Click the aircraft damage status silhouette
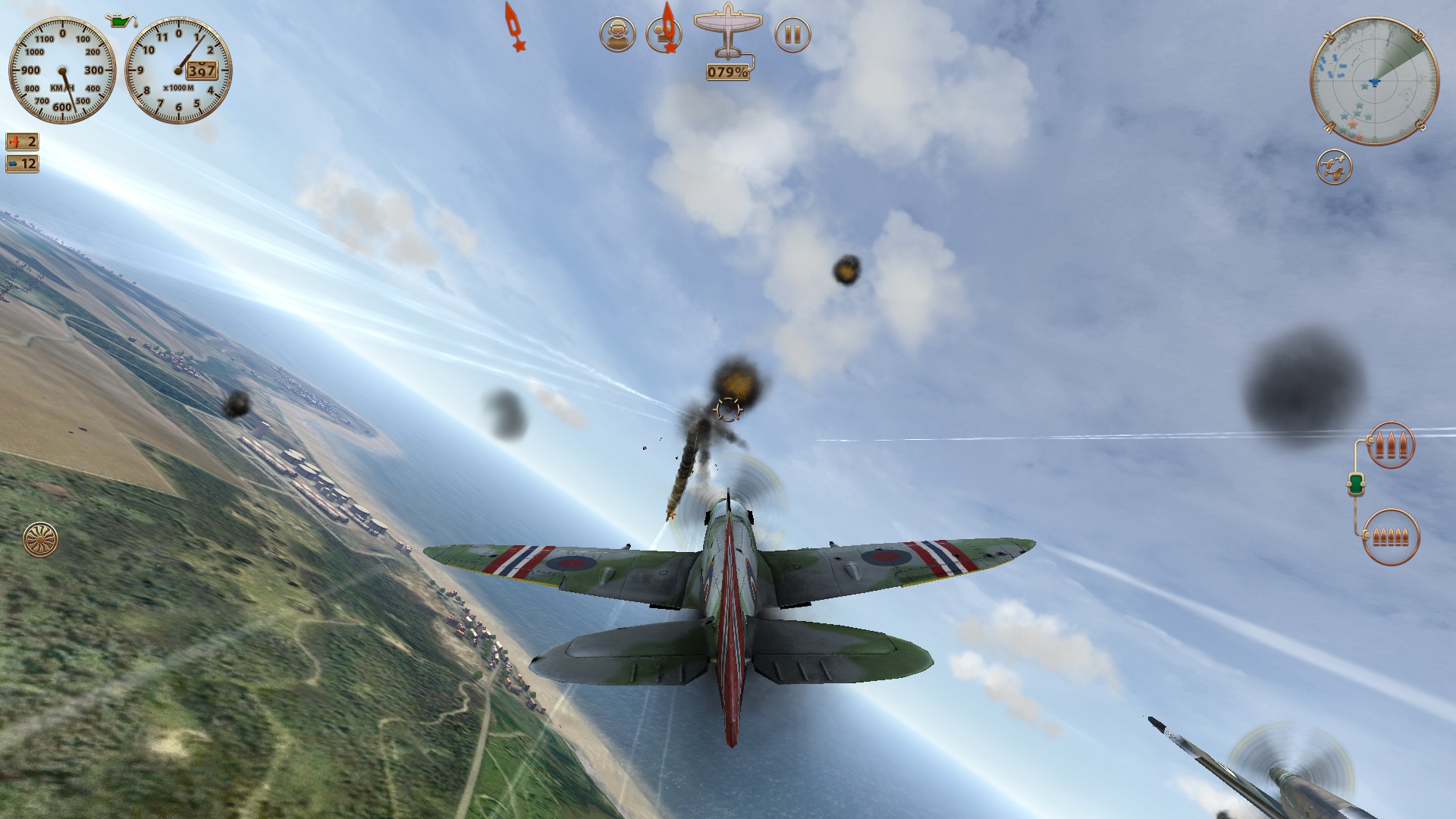 pyautogui.click(x=728, y=34)
